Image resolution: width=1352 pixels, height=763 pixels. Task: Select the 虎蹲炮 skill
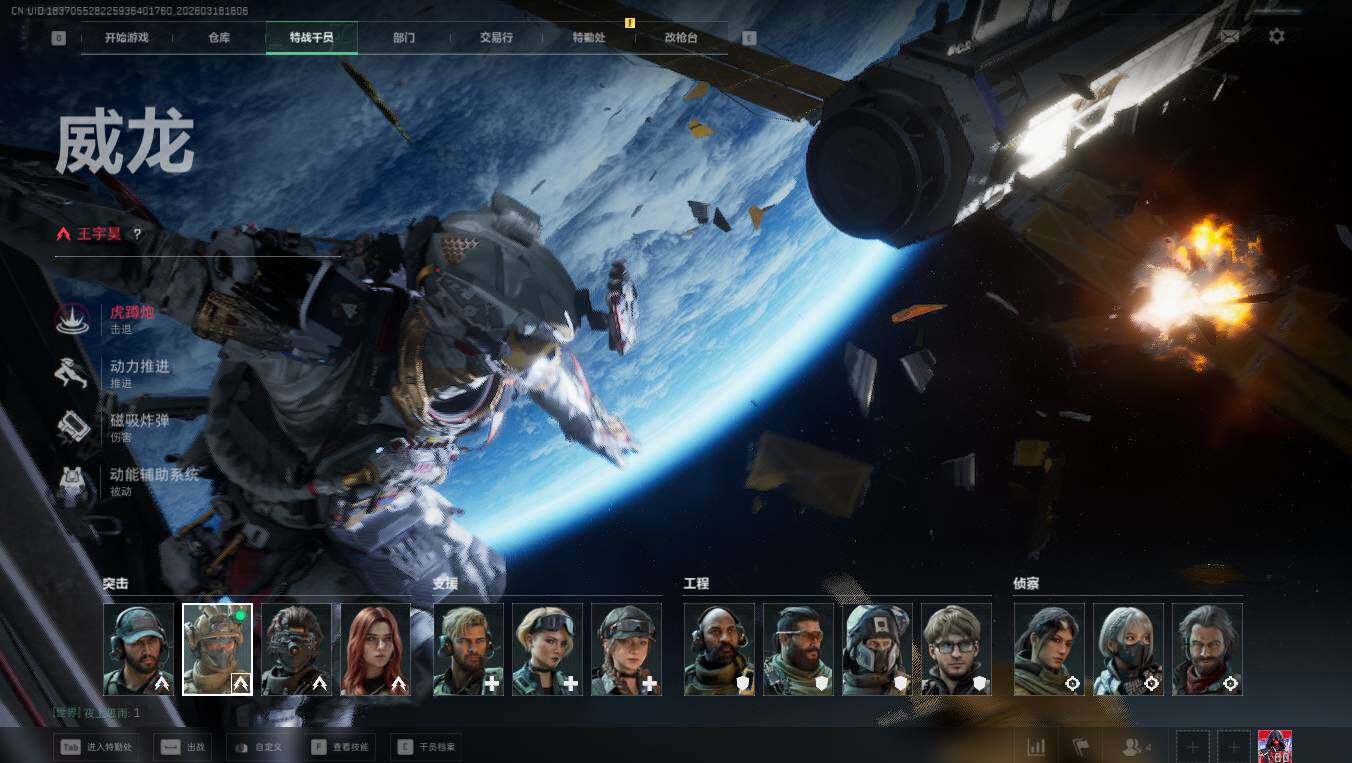130,318
